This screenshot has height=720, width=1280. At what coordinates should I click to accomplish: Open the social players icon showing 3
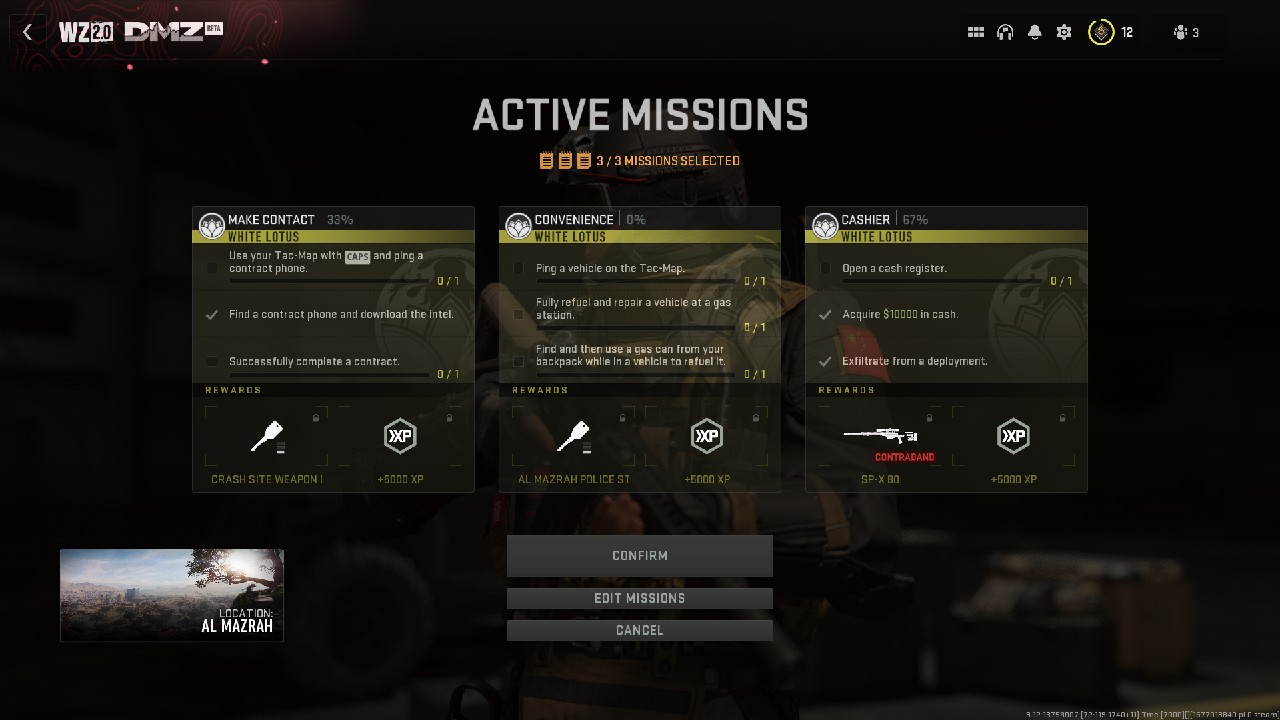coord(1183,31)
